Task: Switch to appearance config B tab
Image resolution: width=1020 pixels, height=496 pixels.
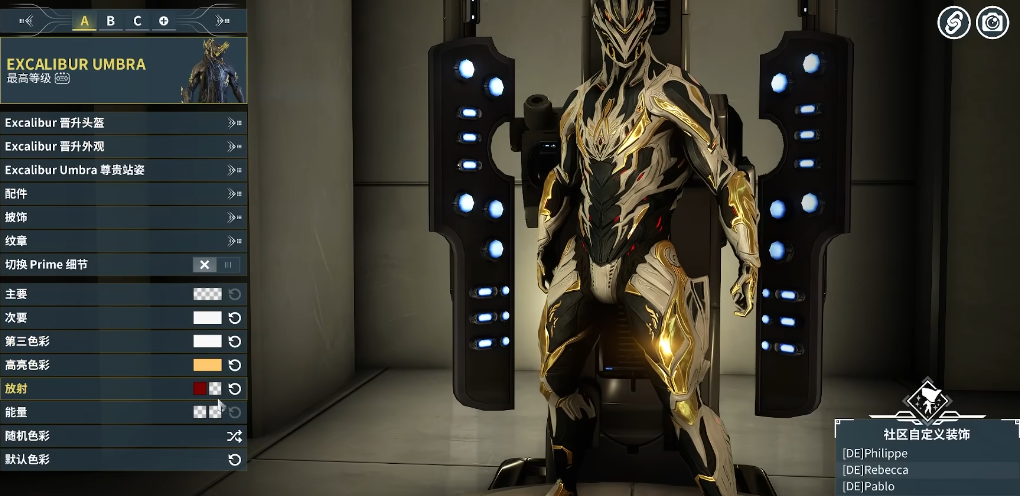Action: tap(111, 21)
